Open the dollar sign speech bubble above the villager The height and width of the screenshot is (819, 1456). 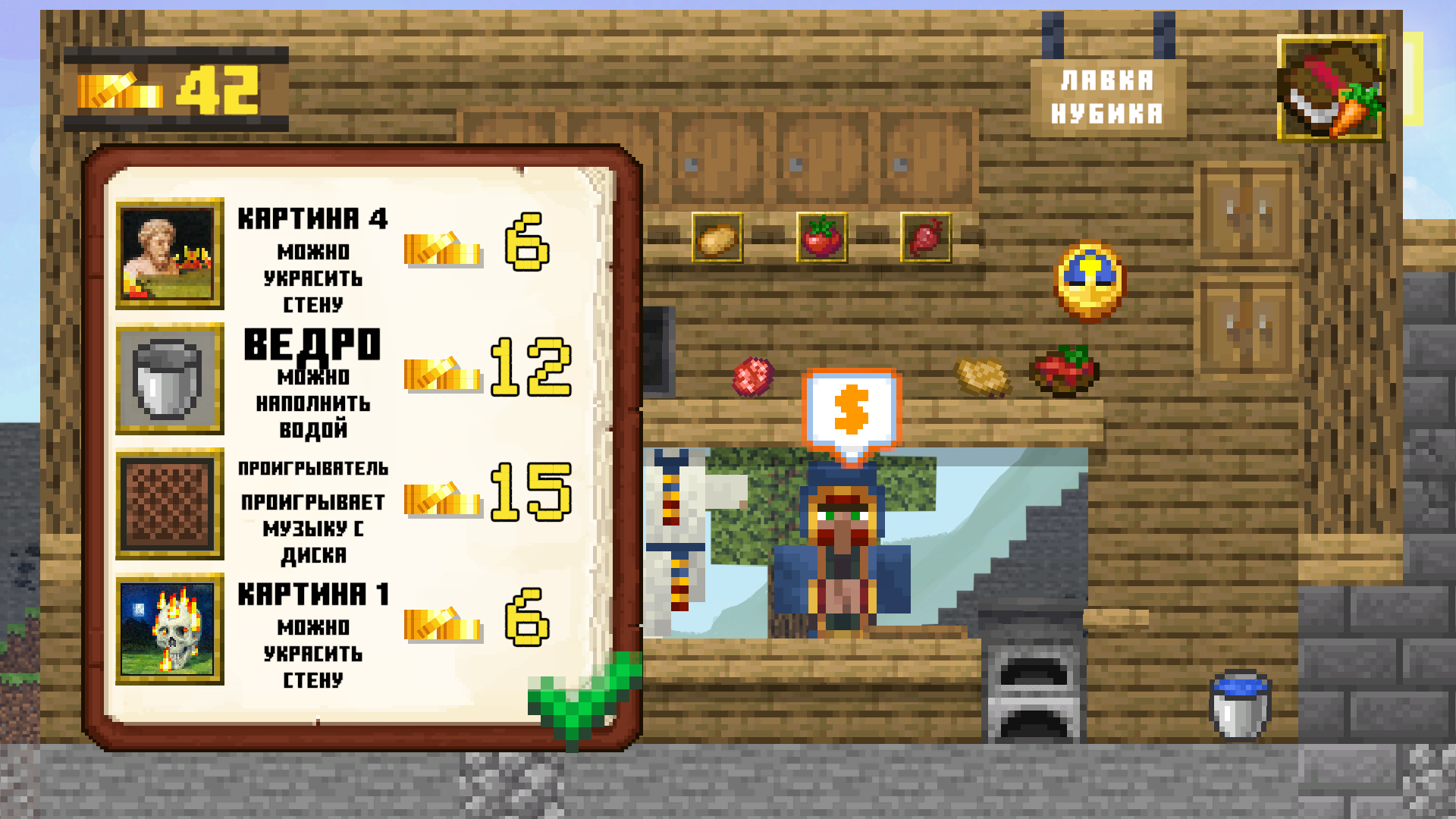pos(852,406)
